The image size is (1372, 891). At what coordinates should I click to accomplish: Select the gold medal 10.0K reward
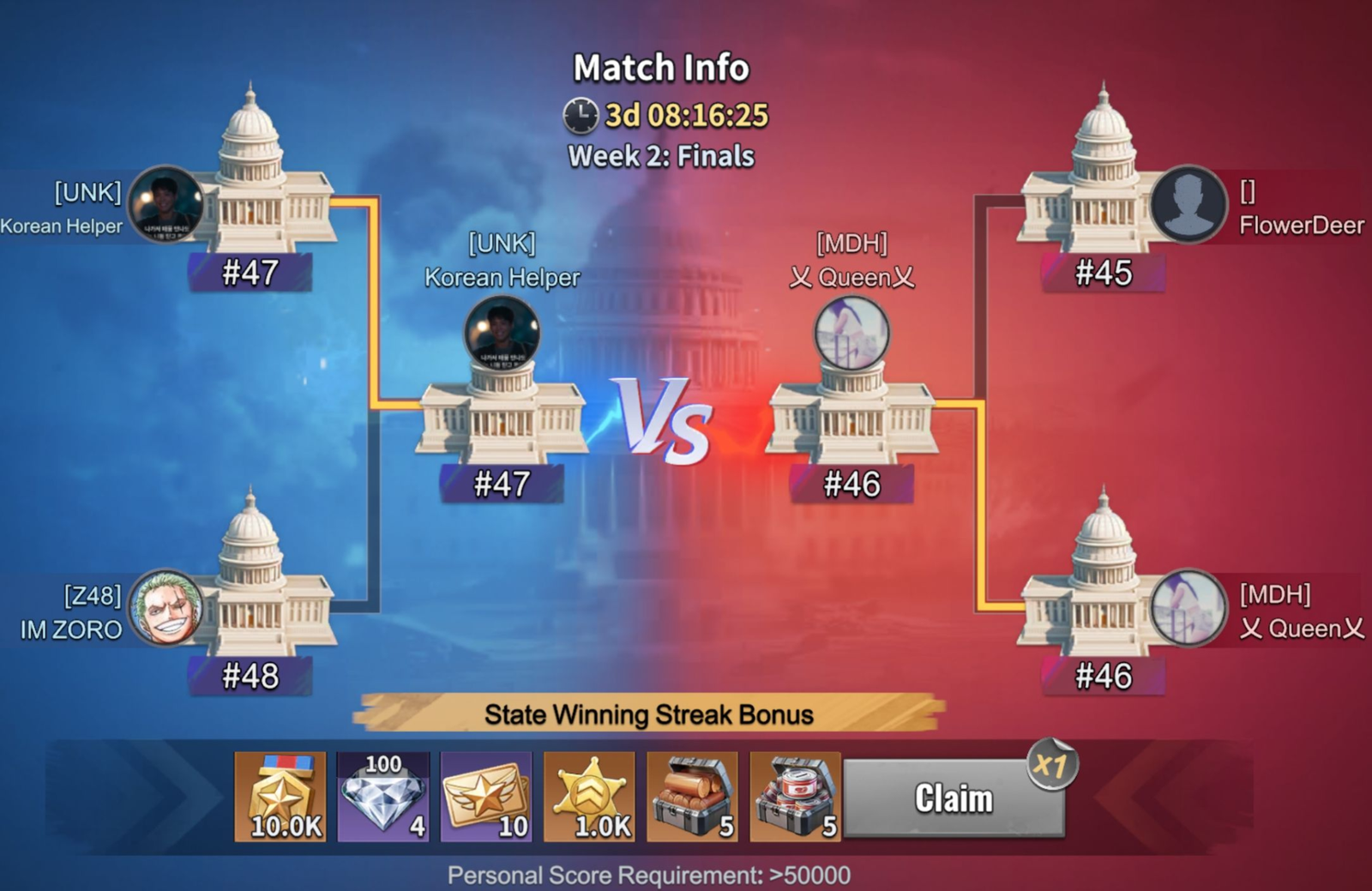280,798
